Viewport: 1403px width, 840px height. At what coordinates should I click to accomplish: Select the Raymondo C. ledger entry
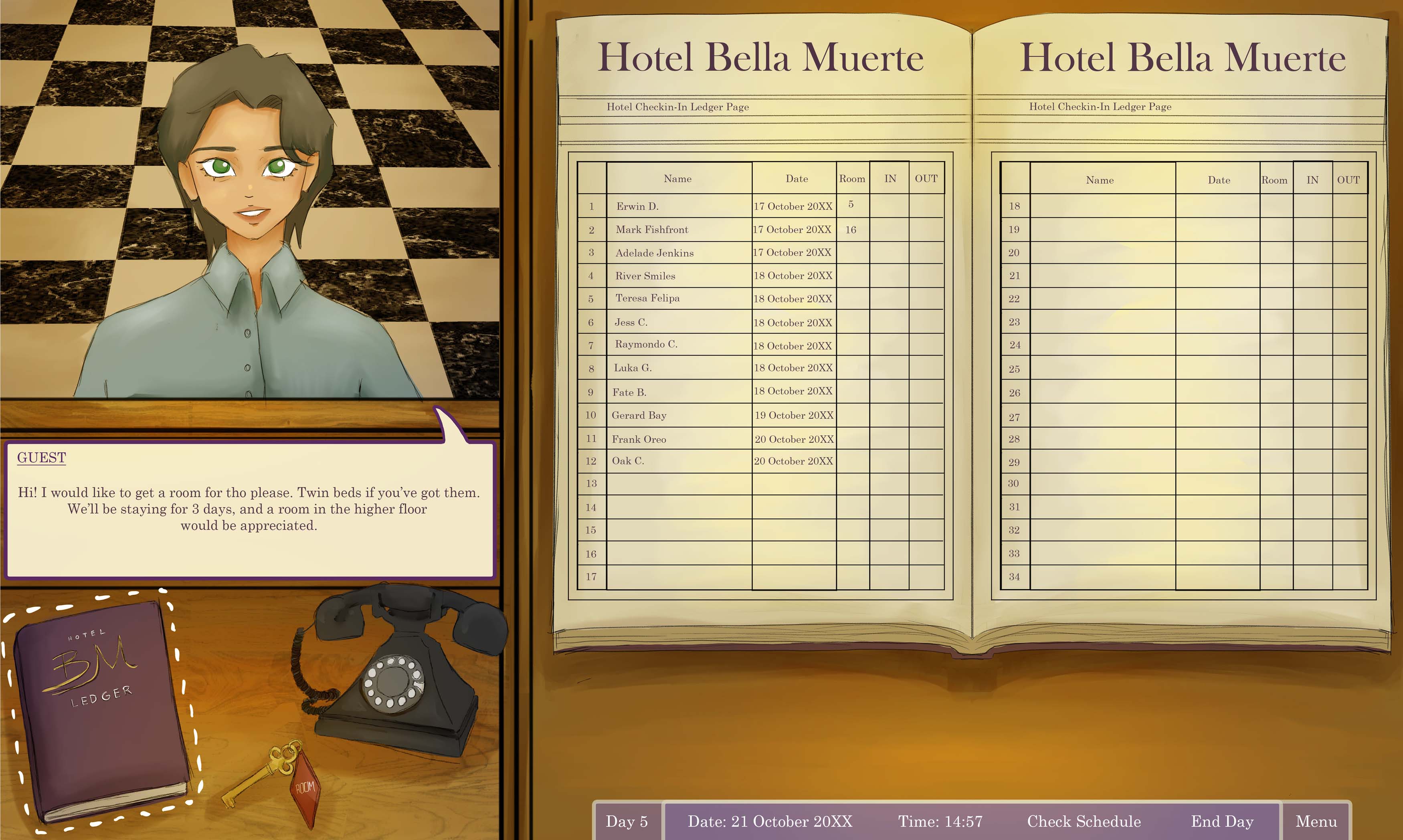[x=646, y=344]
